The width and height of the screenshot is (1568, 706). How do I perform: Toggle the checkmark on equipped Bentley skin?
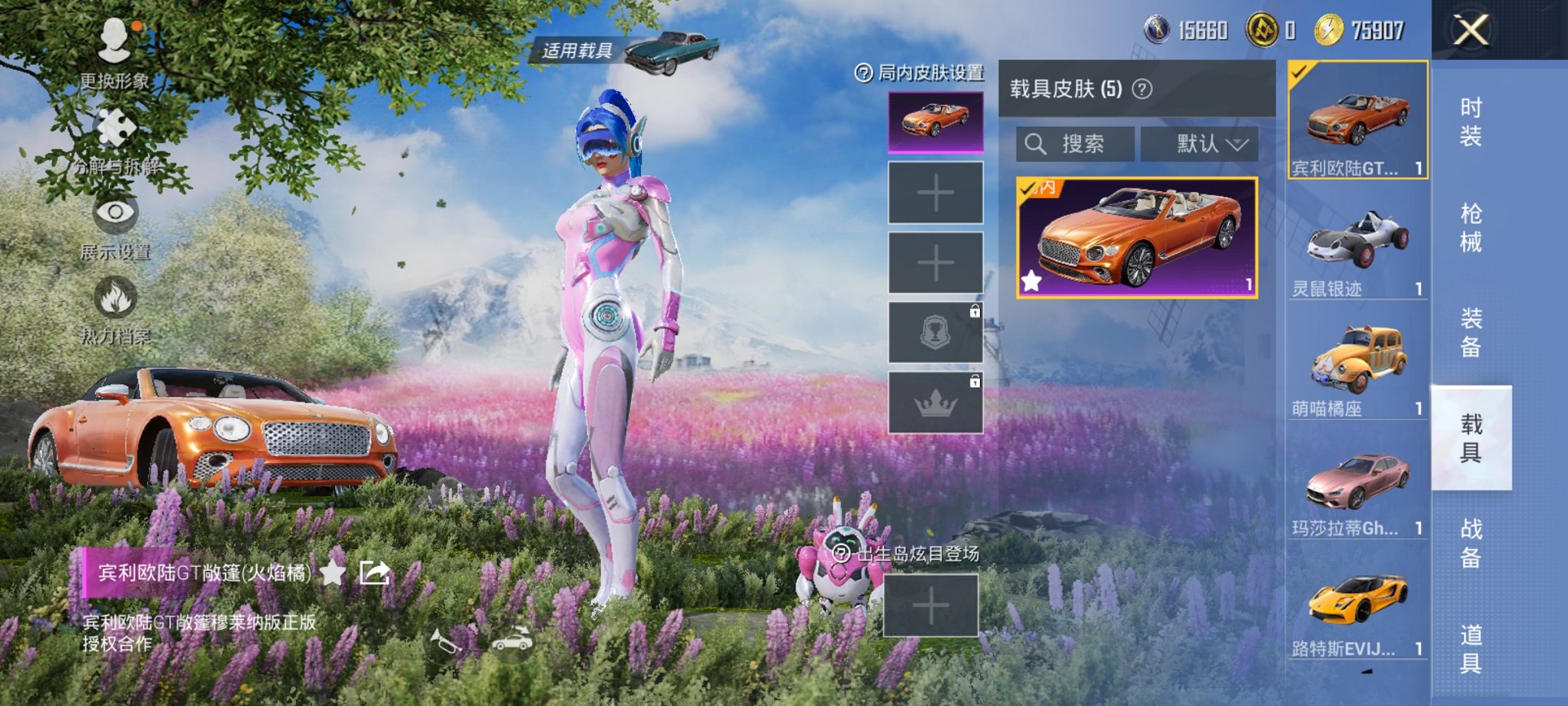tap(1025, 187)
